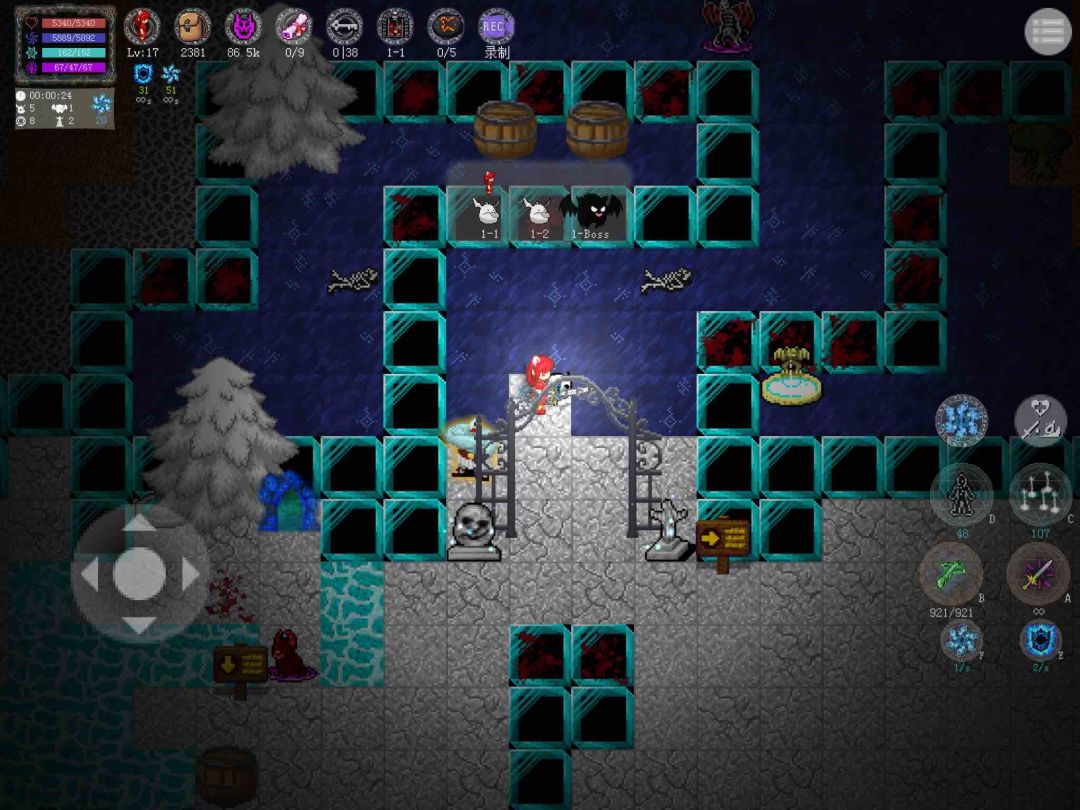The width and height of the screenshot is (1080, 810).
Task: Tap the orange rune stone icon
Action: pos(446,26)
